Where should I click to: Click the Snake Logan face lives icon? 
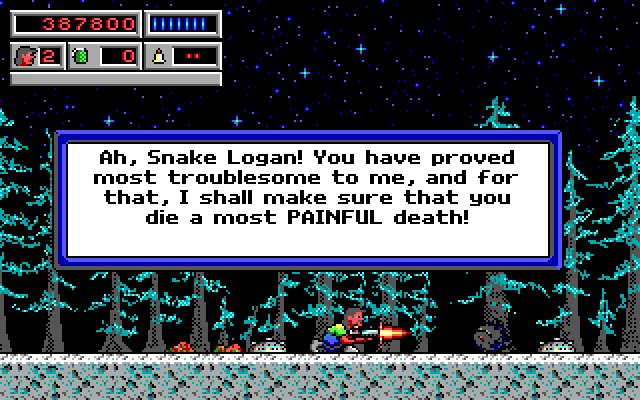click(x=25, y=56)
